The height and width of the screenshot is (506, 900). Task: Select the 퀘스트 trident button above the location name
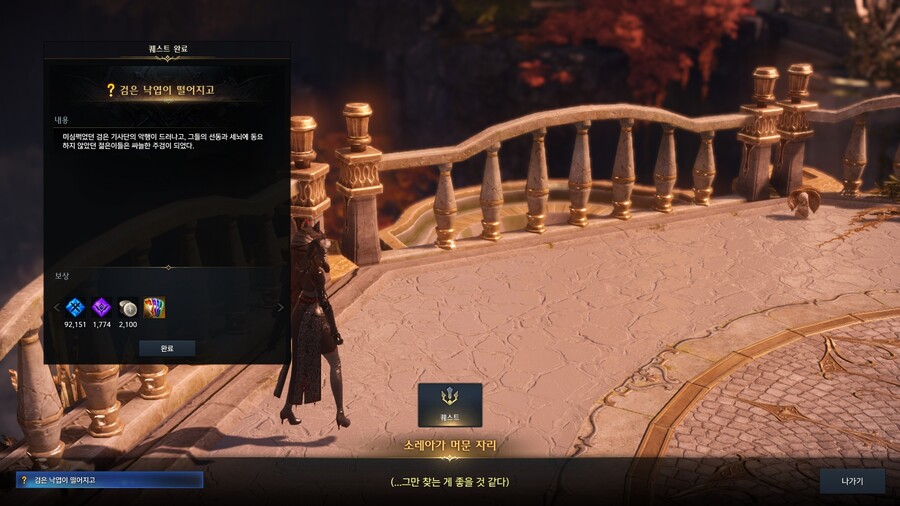449,404
